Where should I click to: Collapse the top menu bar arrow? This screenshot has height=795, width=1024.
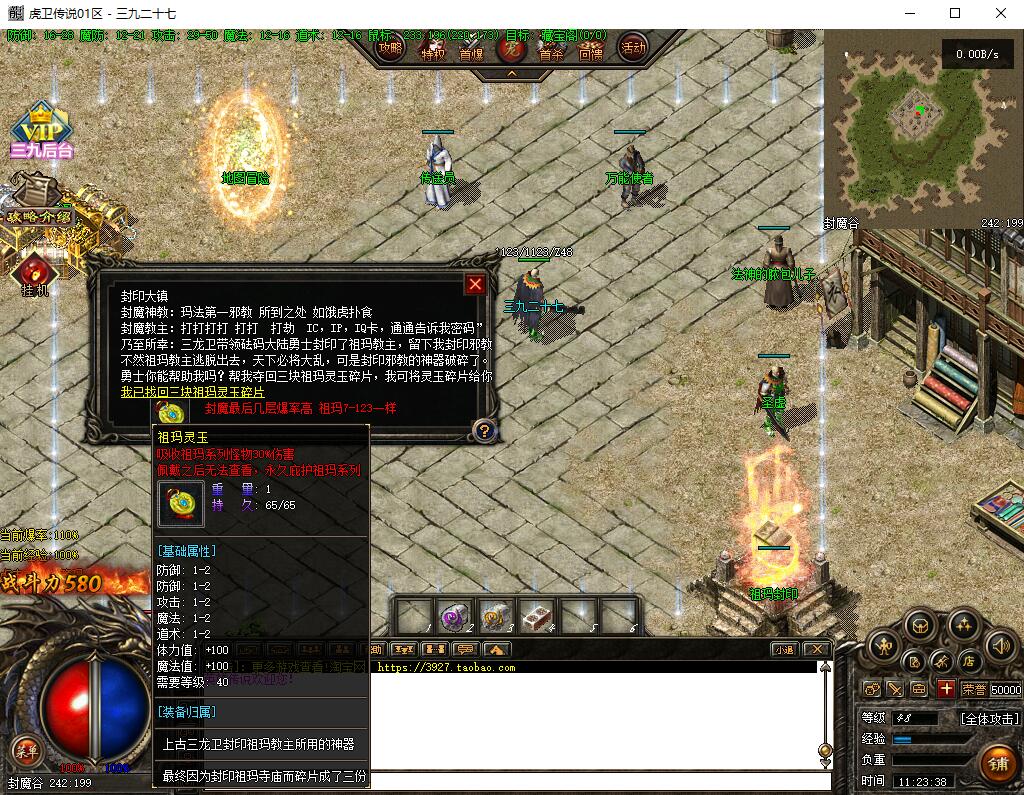coord(511,73)
